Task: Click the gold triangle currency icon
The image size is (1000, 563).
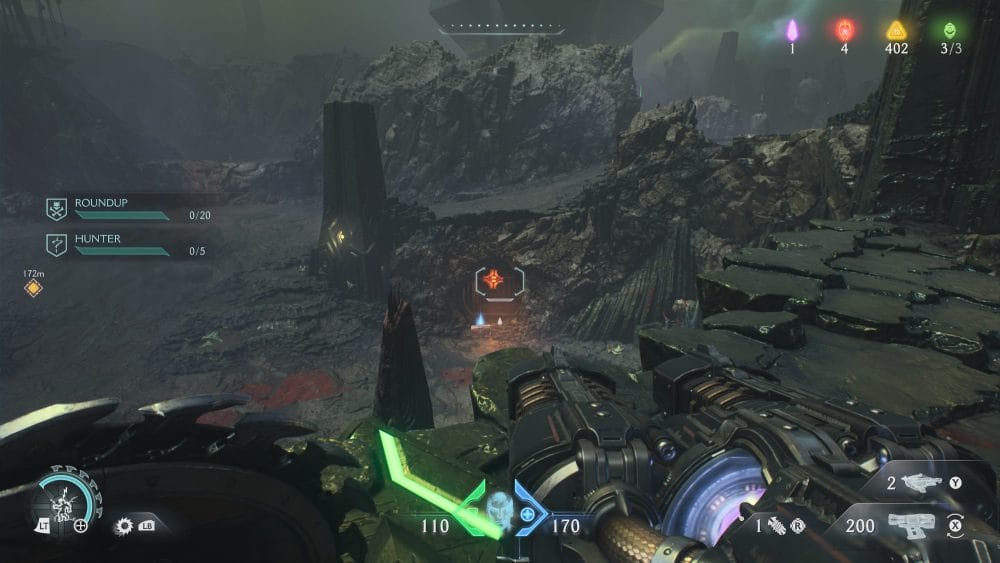Action: [895, 30]
